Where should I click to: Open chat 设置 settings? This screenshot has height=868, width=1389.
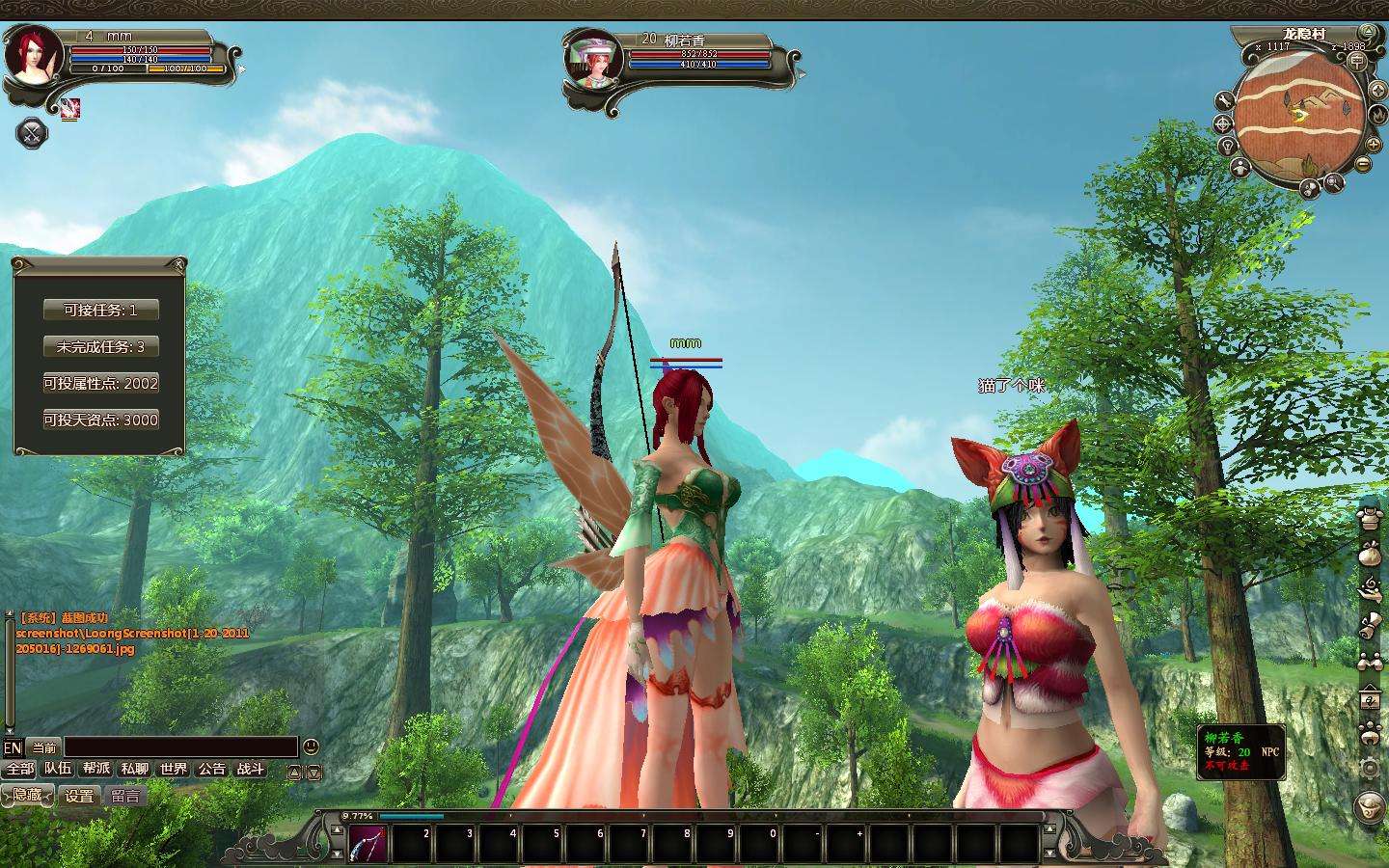(79, 796)
